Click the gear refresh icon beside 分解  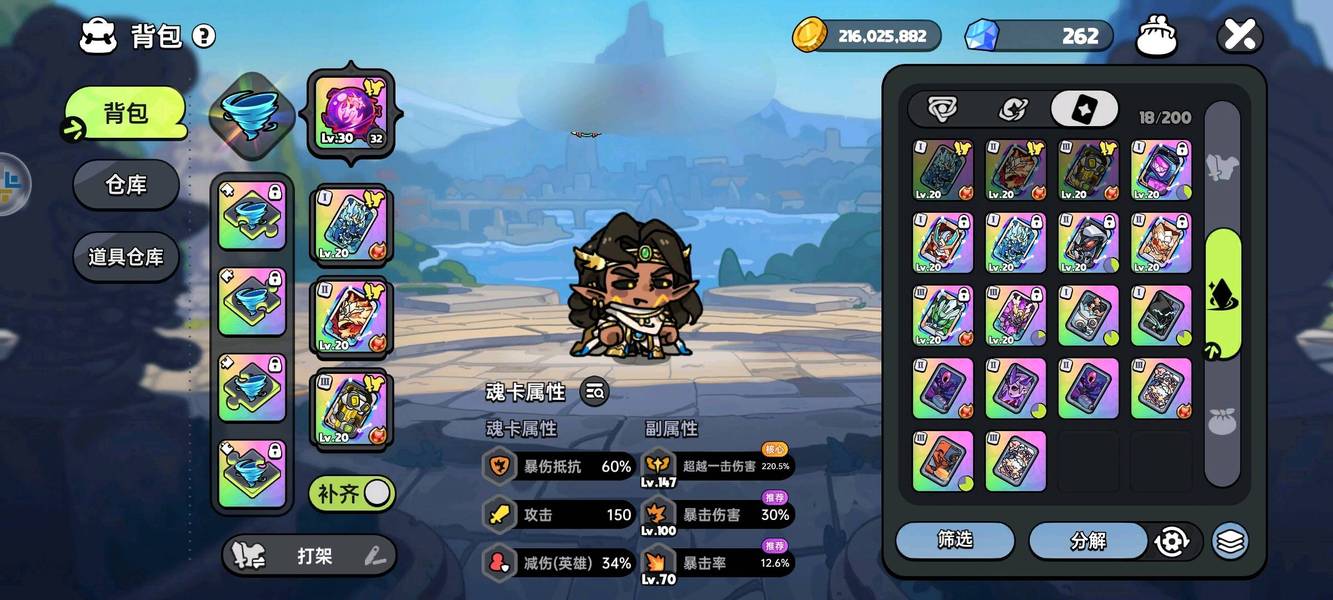[1171, 541]
